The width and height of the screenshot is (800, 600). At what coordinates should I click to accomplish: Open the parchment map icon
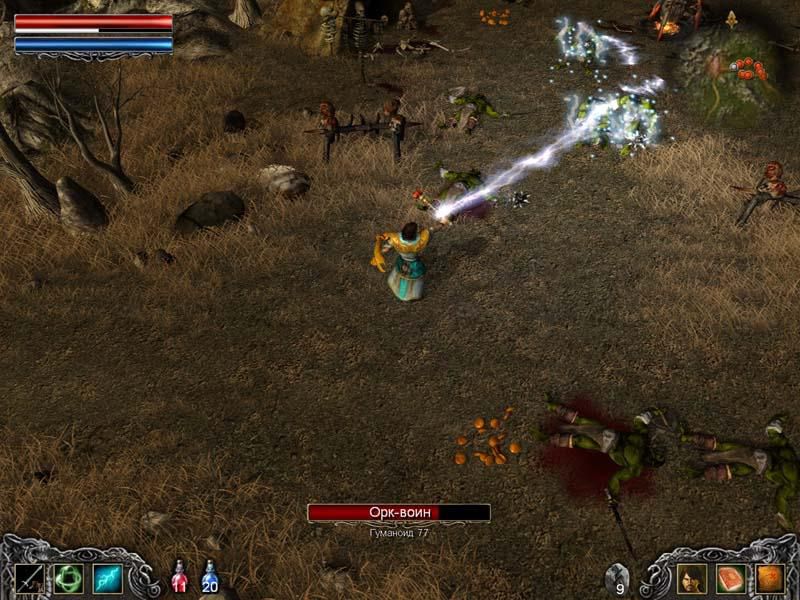point(770,578)
